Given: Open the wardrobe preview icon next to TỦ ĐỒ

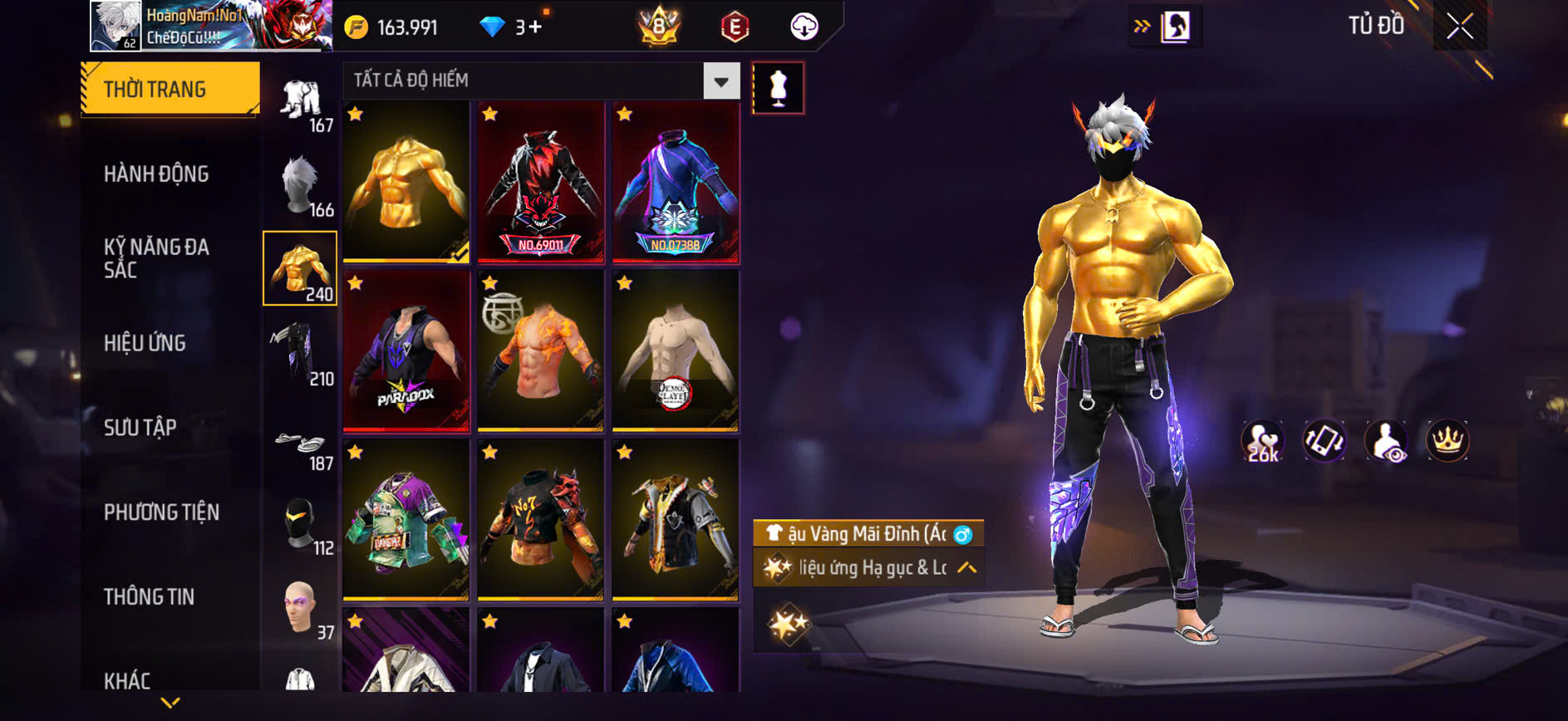Looking at the screenshot, I should (1173, 25).
